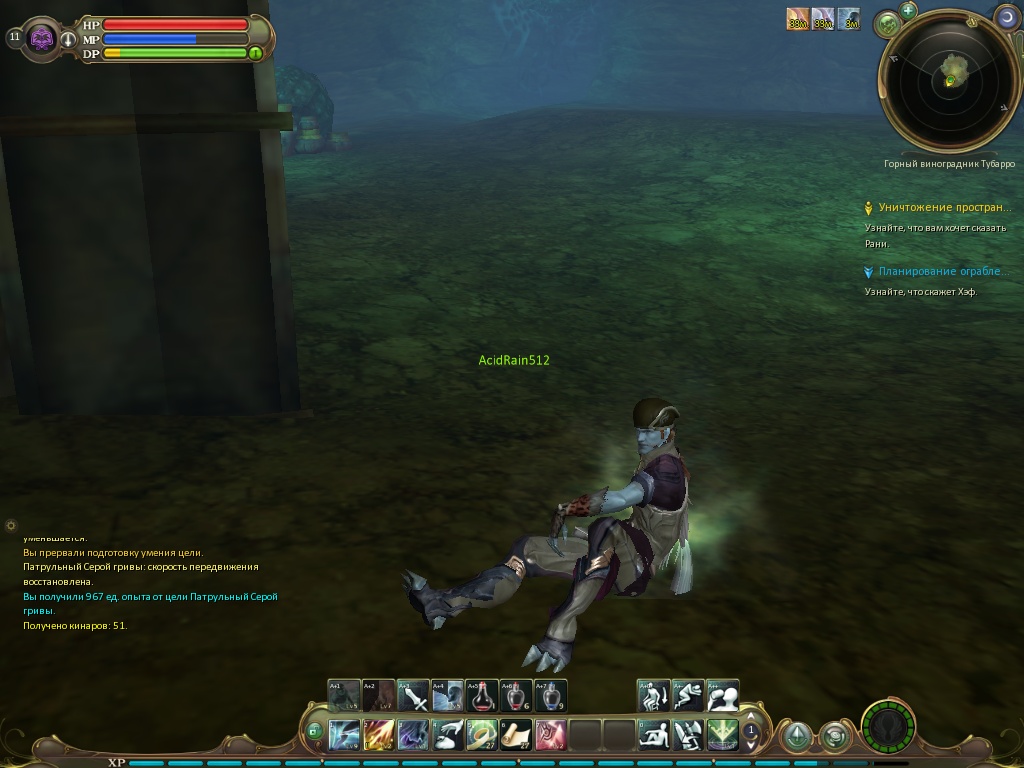Open the purple class emblem portrait
The image size is (1024, 768).
pyautogui.click(x=42, y=39)
